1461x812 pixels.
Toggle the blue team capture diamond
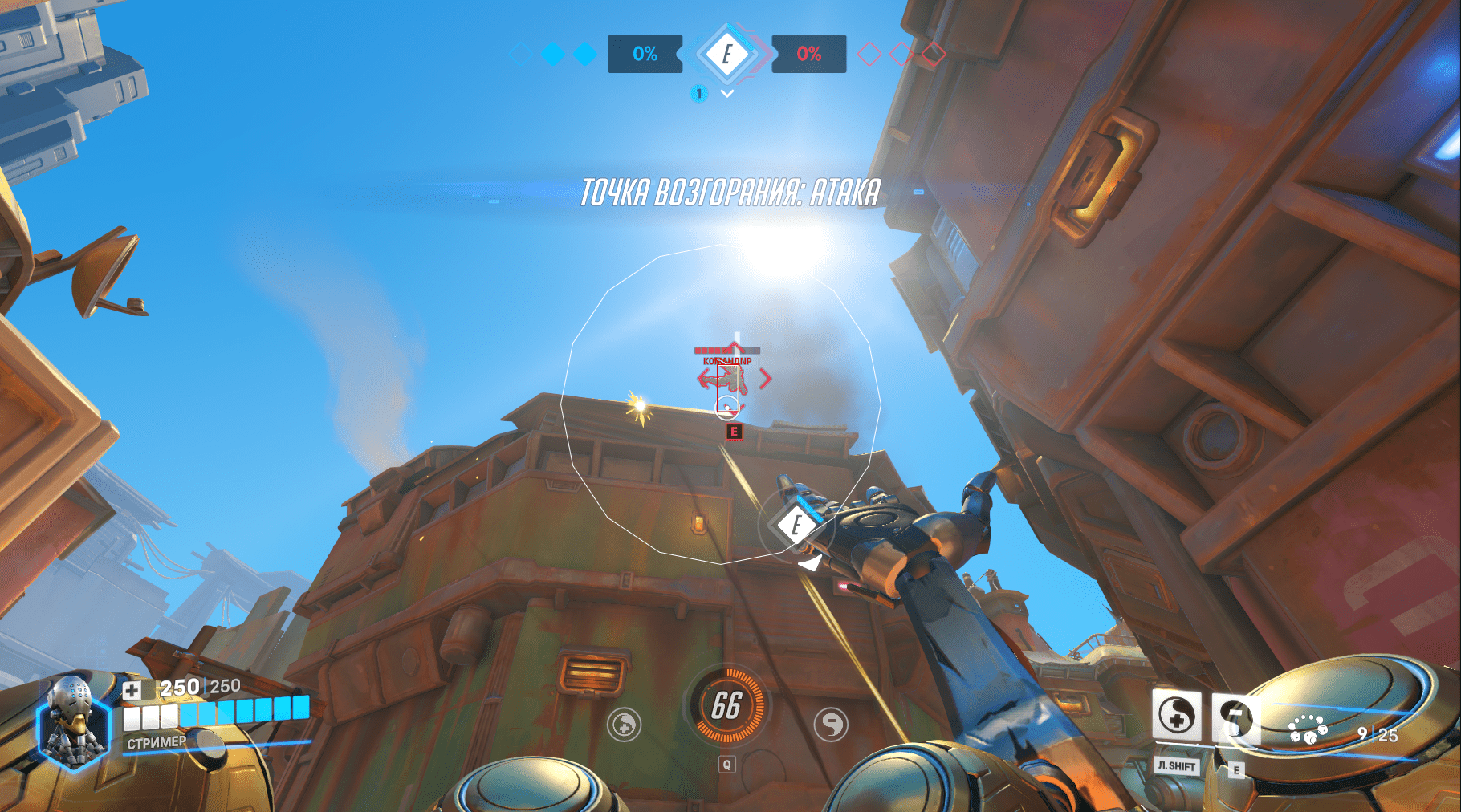553,53
